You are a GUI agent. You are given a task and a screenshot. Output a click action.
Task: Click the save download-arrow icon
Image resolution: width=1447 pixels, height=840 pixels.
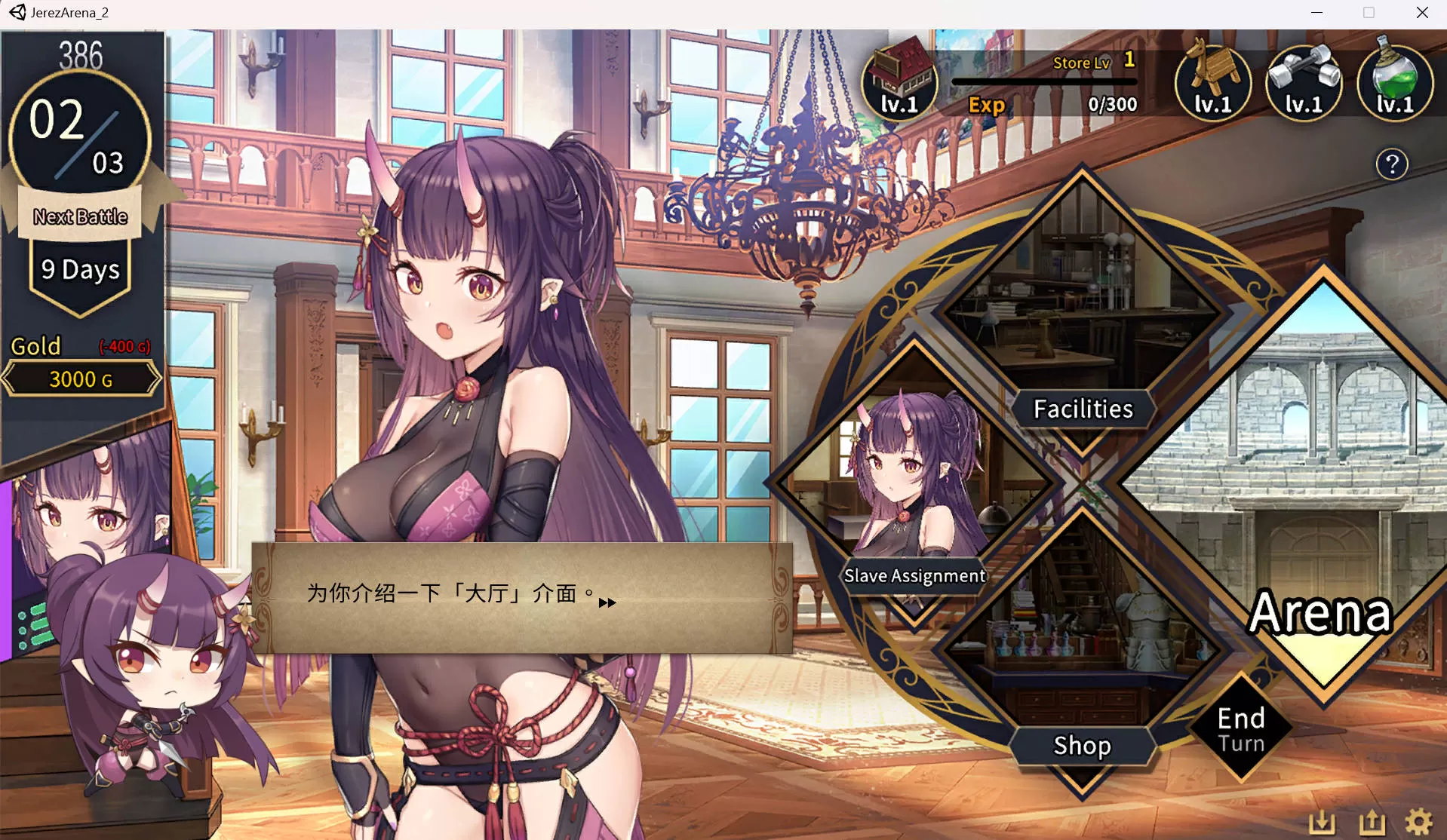pos(1322,822)
